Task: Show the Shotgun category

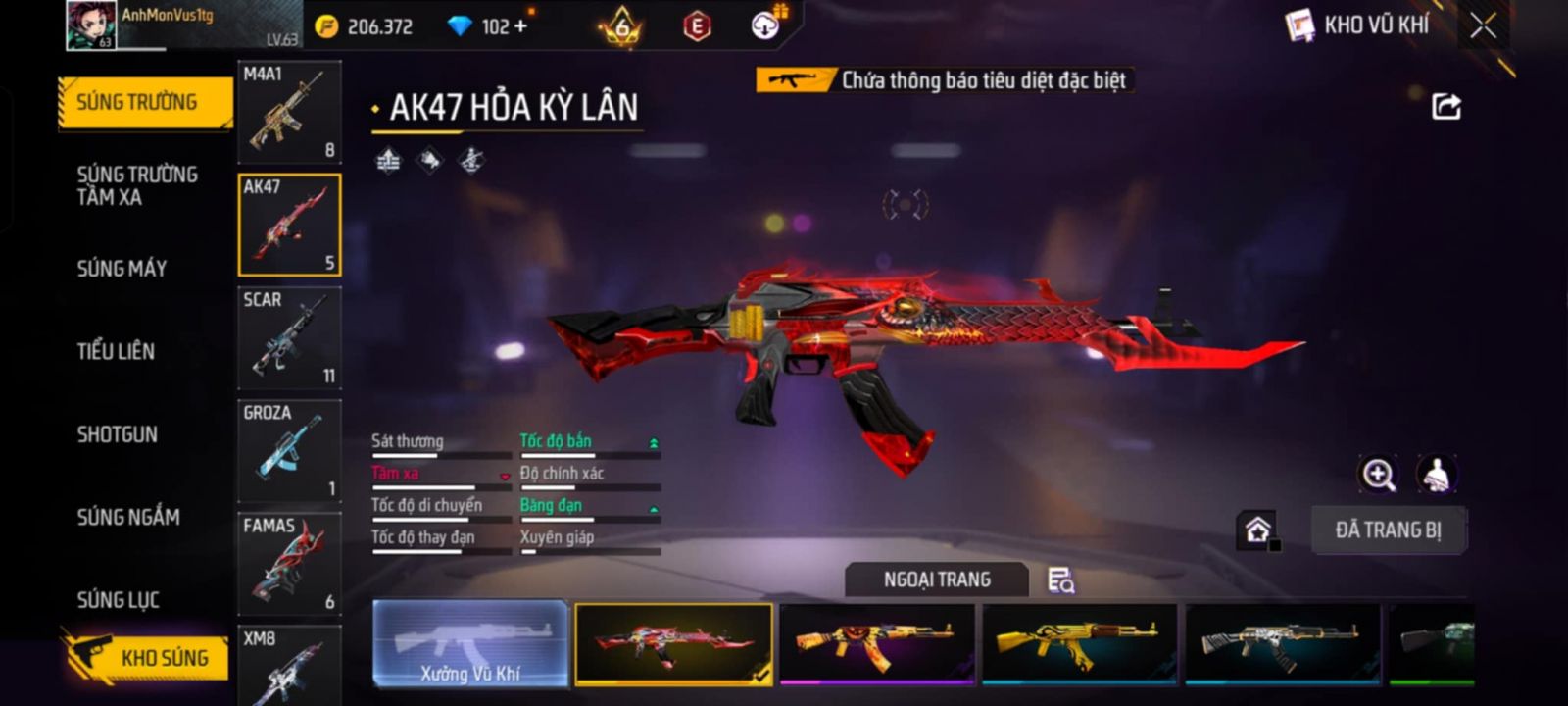Action: pos(117,434)
